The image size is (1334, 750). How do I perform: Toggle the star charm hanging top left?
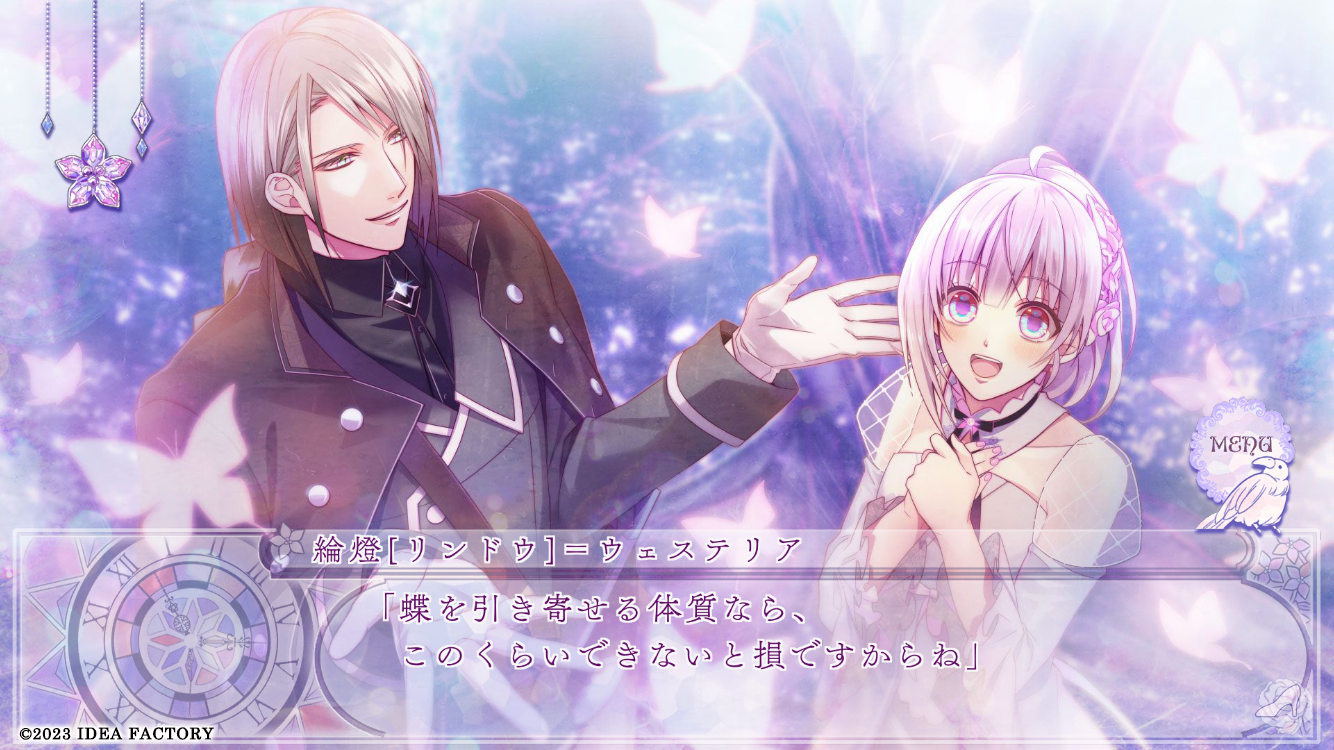pos(143,116)
